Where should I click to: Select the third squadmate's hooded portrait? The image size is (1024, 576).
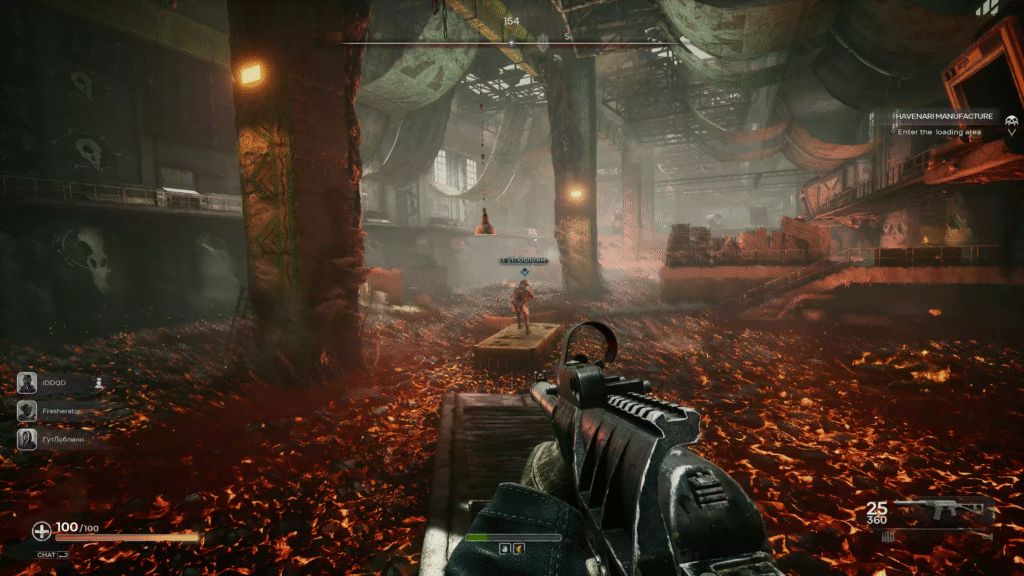tap(27, 439)
